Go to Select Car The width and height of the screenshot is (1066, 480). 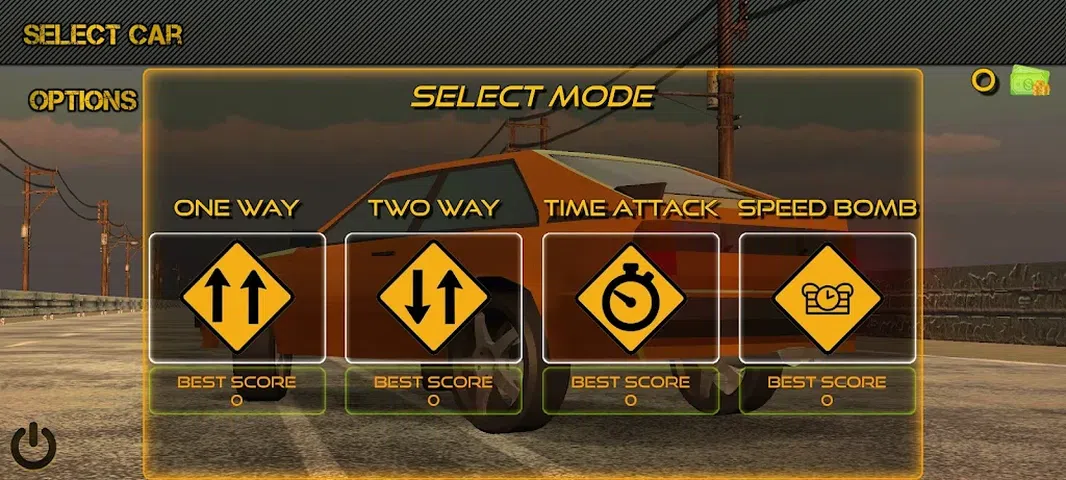coord(103,34)
